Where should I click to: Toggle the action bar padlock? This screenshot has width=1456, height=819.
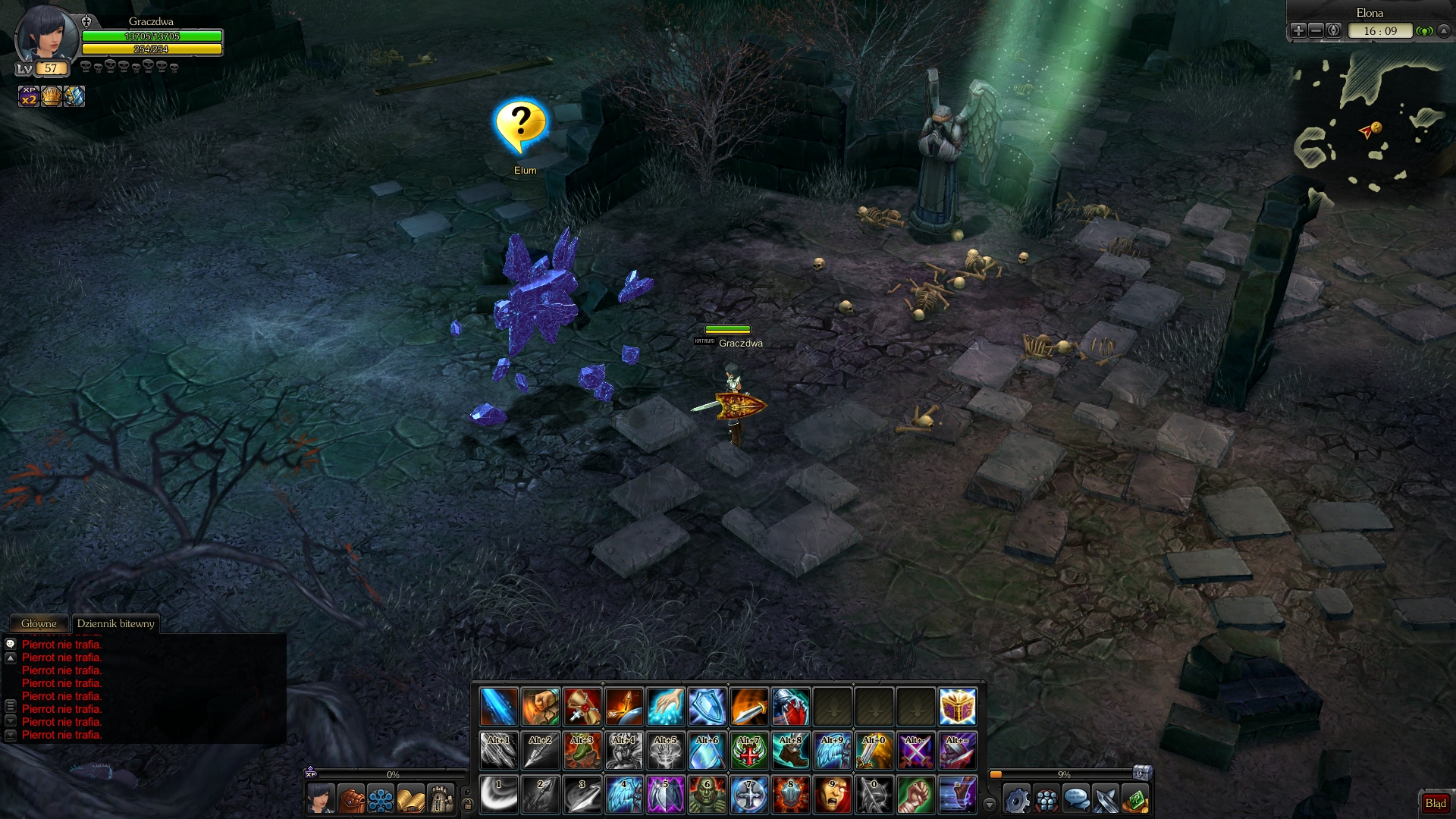(x=468, y=804)
